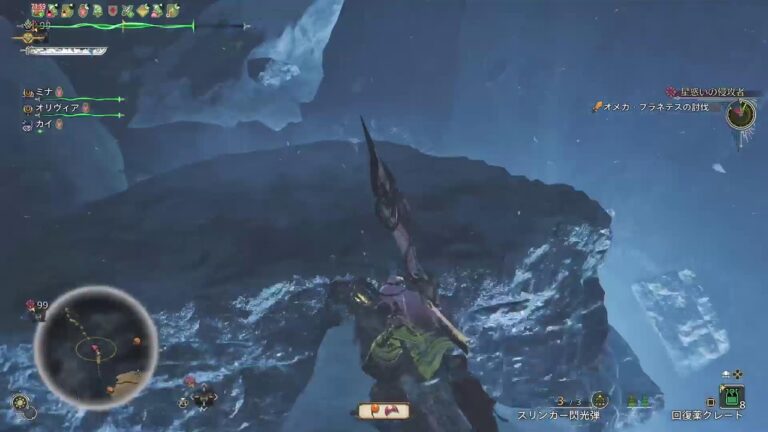Image resolution: width=768 pixels, height=432 pixels.
Task: Check the round quest timer clock icon
Action: (740, 113)
